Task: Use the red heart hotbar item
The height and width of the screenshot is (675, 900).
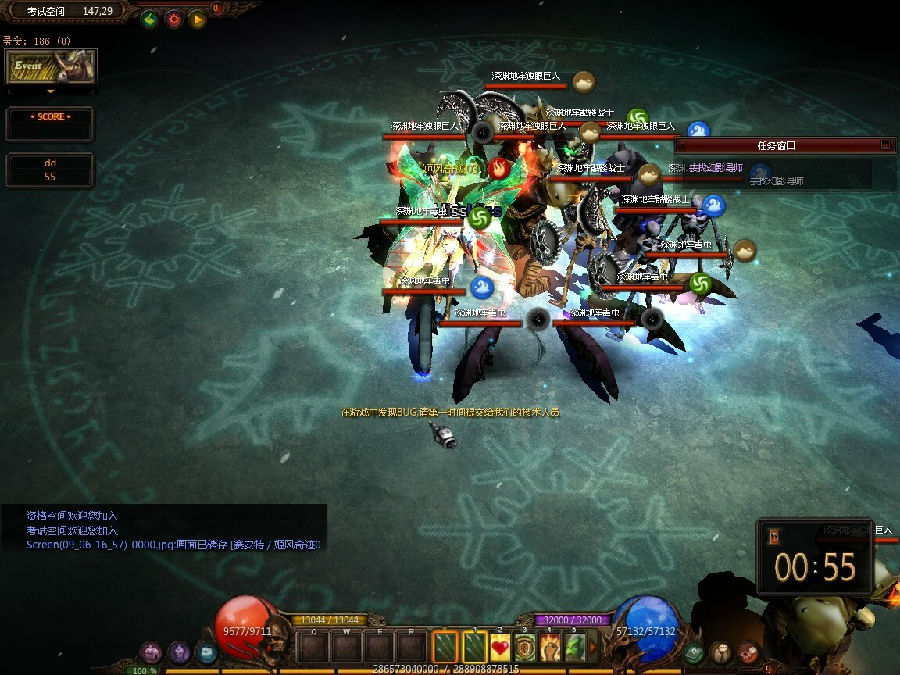Action: pyautogui.click(x=500, y=647)
